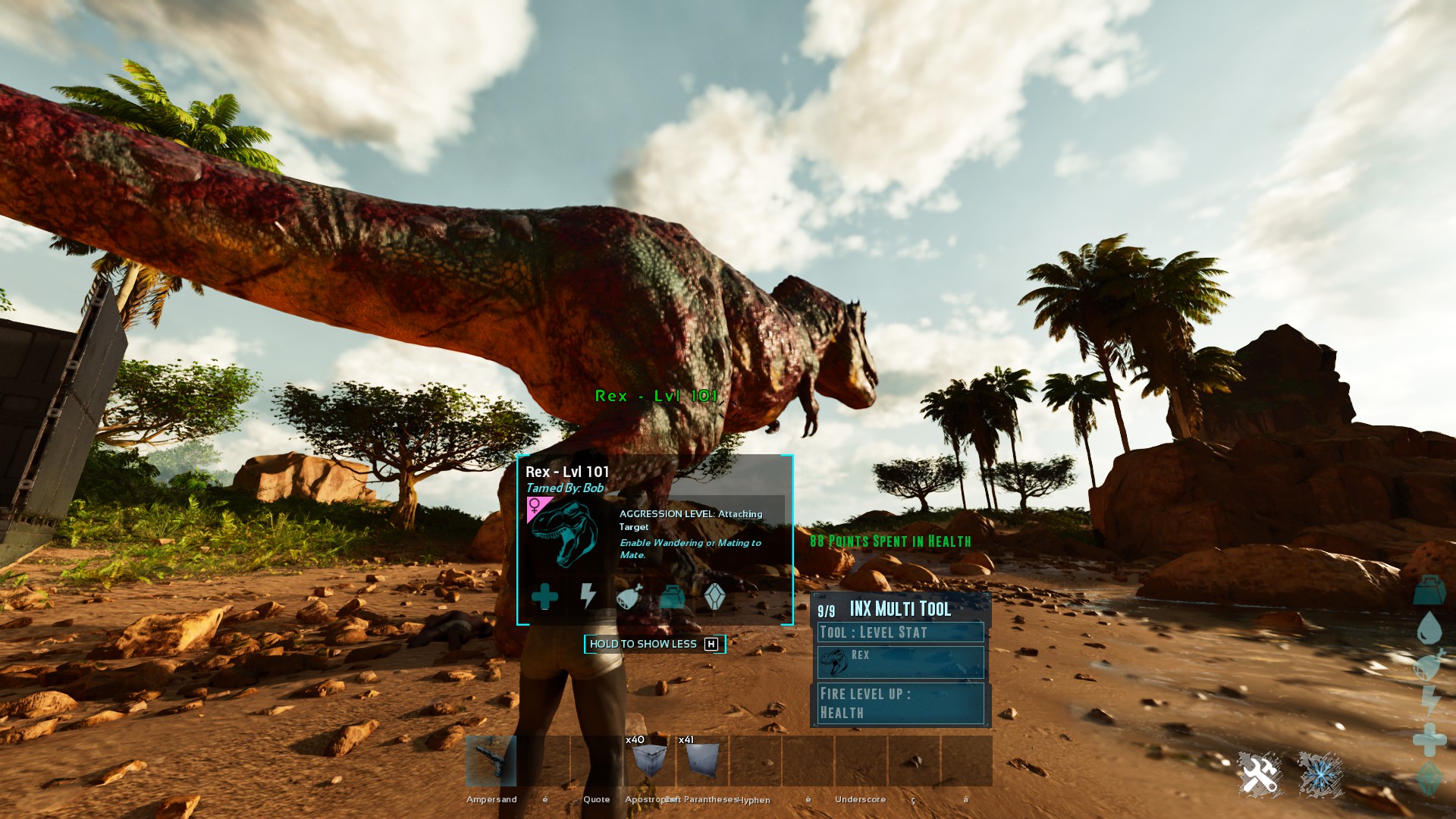Select the Tool: Level Stat row
The image size is (1456, 819).
pyautogui.click(x=900, y=632)
